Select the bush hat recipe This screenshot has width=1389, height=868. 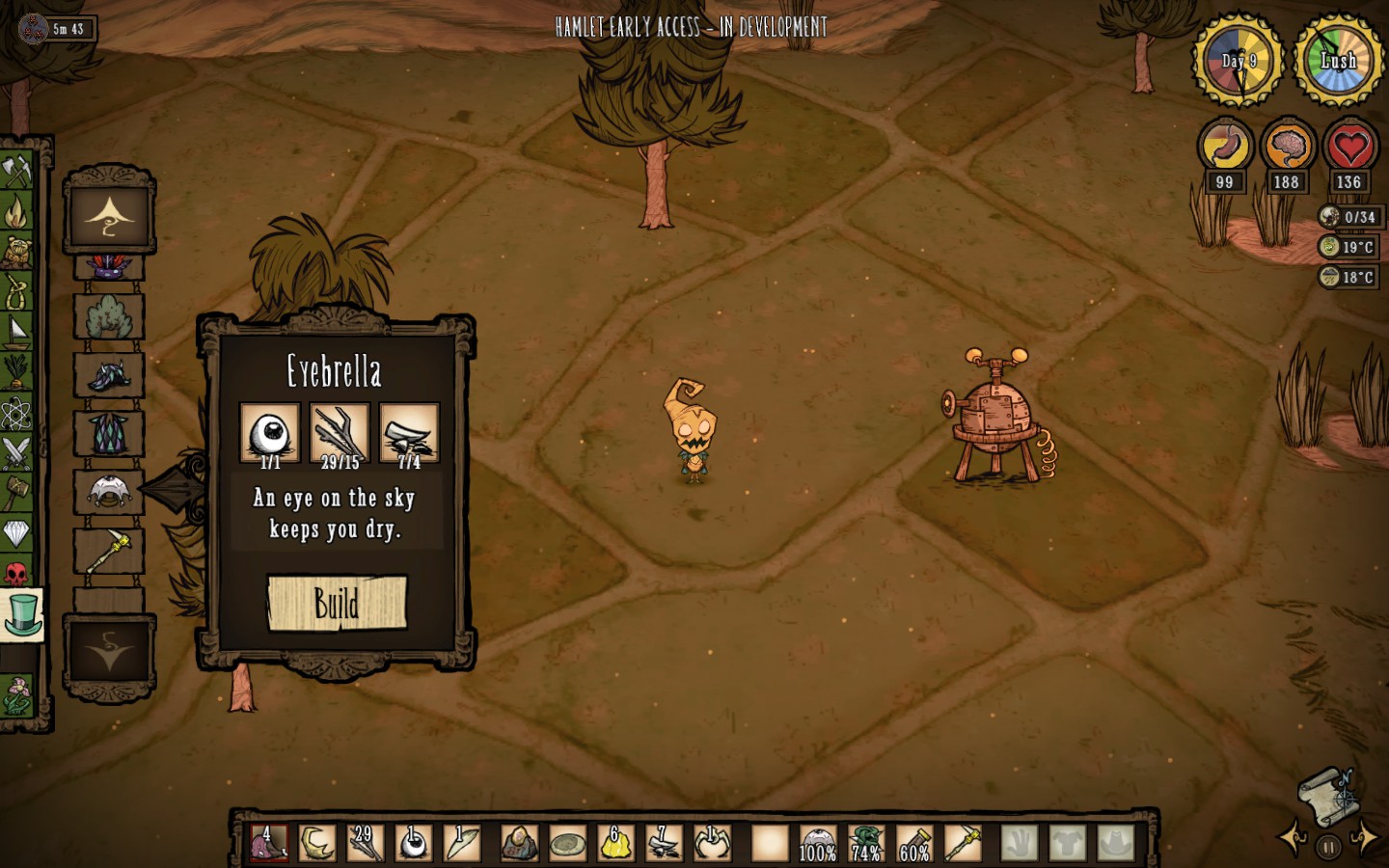(x=109, y=315)
